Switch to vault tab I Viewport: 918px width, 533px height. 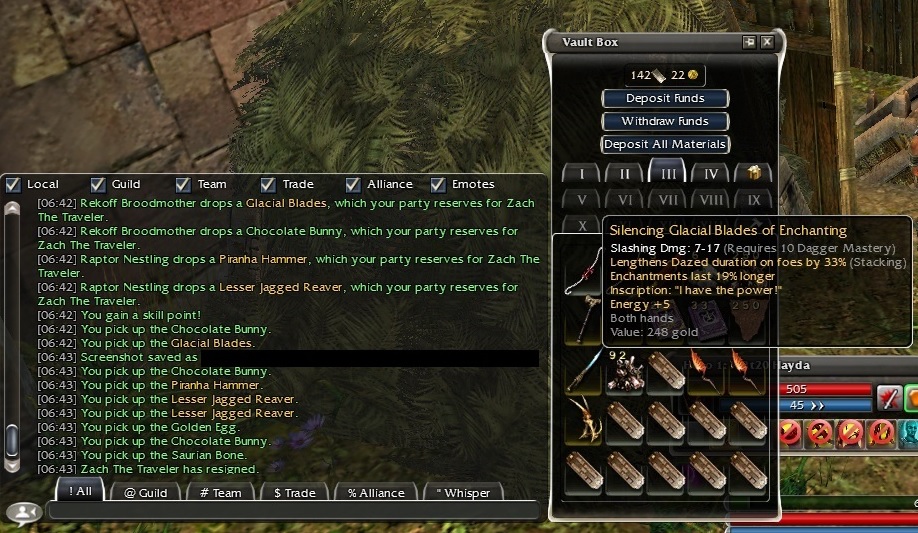[581, 173]
